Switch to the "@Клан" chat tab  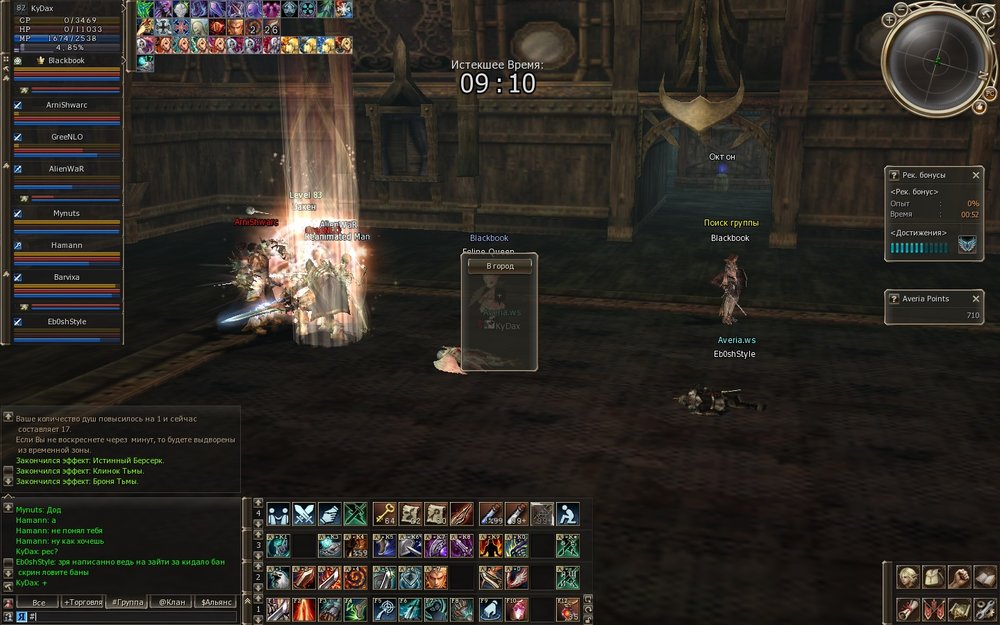coord(171,602)
